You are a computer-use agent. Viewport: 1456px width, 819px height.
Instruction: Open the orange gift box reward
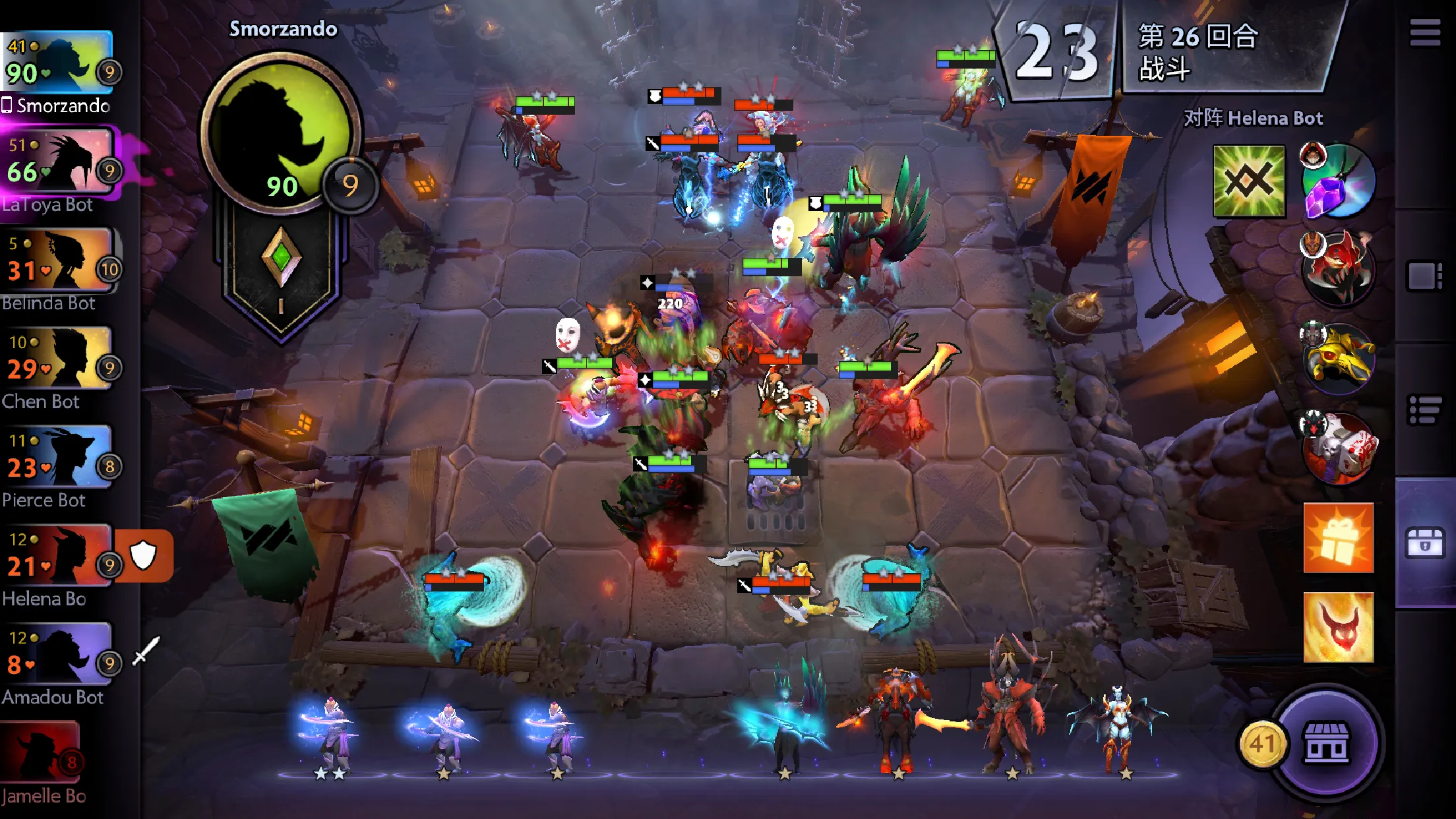point(1338,538)
